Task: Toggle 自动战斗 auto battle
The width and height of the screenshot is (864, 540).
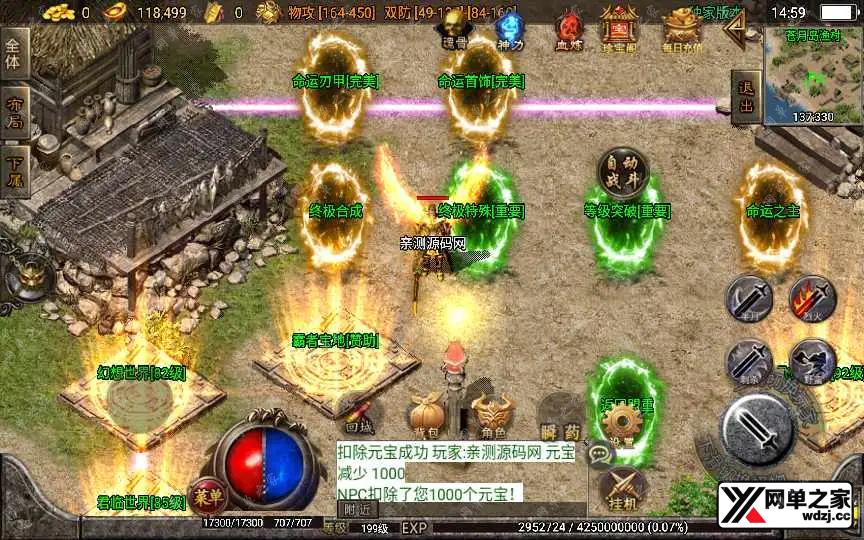Action: (623, 174)
